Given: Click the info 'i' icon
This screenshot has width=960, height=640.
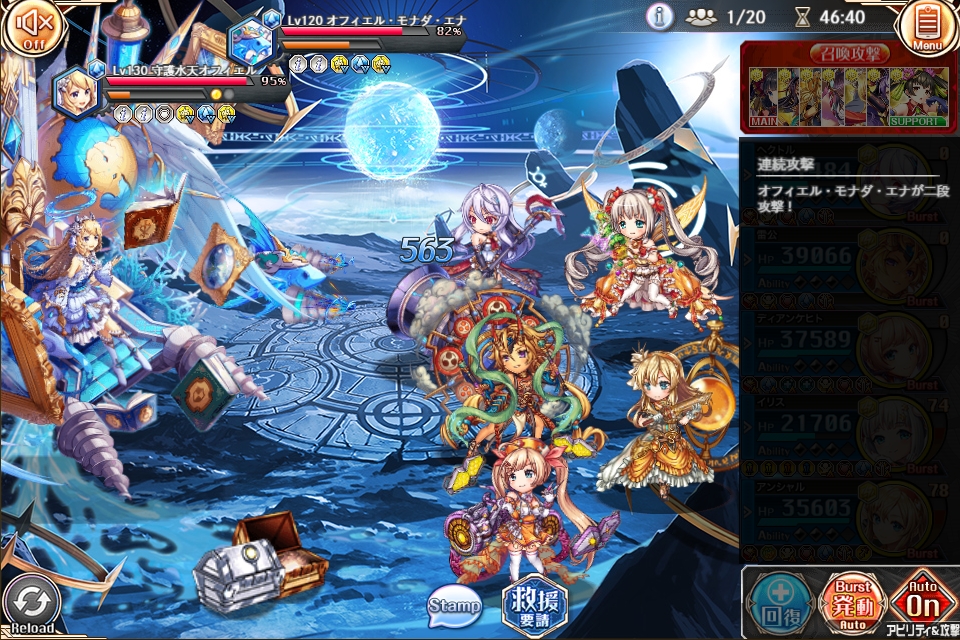Looking at the screenshot, I should click(659, 16).
